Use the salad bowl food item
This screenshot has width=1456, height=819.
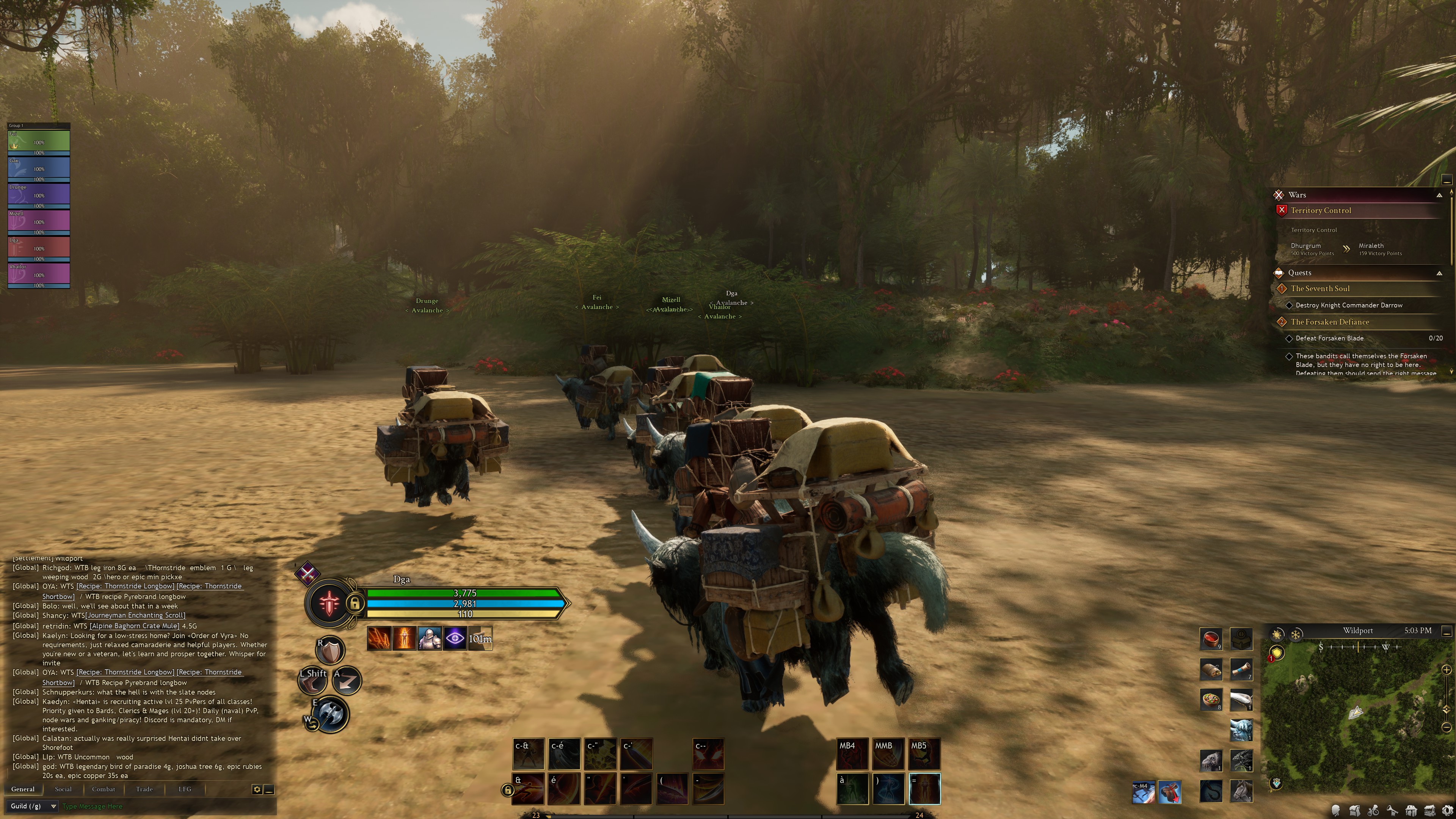pyautogui.click(x=1211, y=699)
